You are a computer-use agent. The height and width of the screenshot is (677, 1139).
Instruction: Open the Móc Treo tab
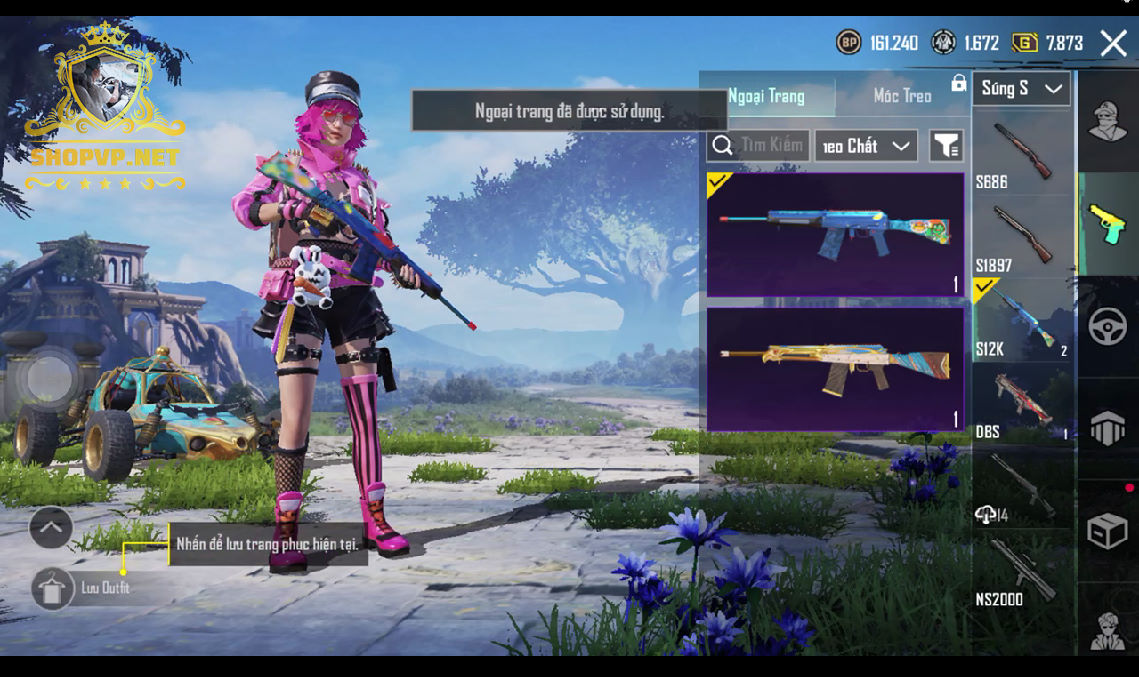click(x=902, y=96)
